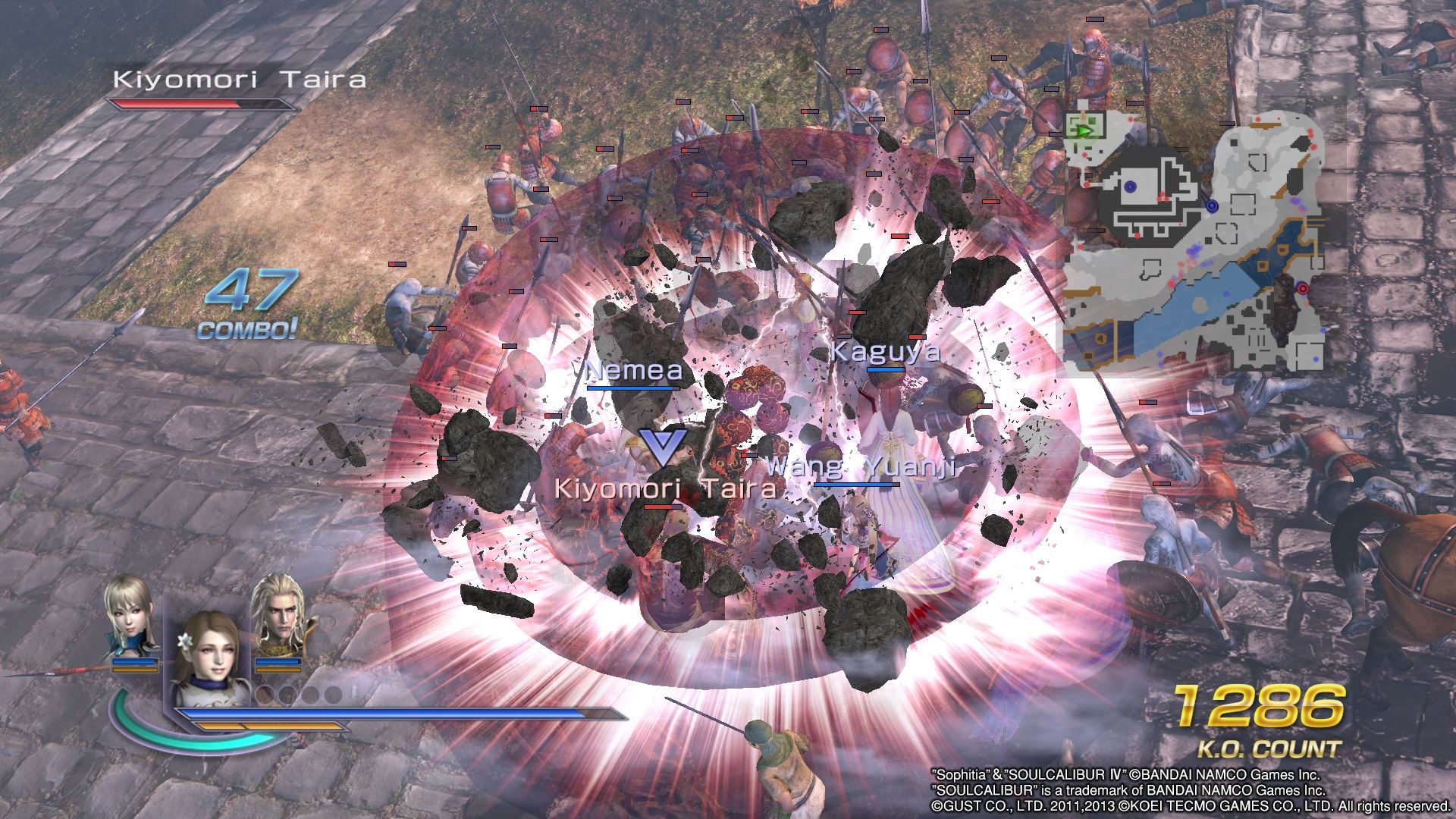
Task: Click the red-ringed enemy marker on the minimap
Action: 1304,288
